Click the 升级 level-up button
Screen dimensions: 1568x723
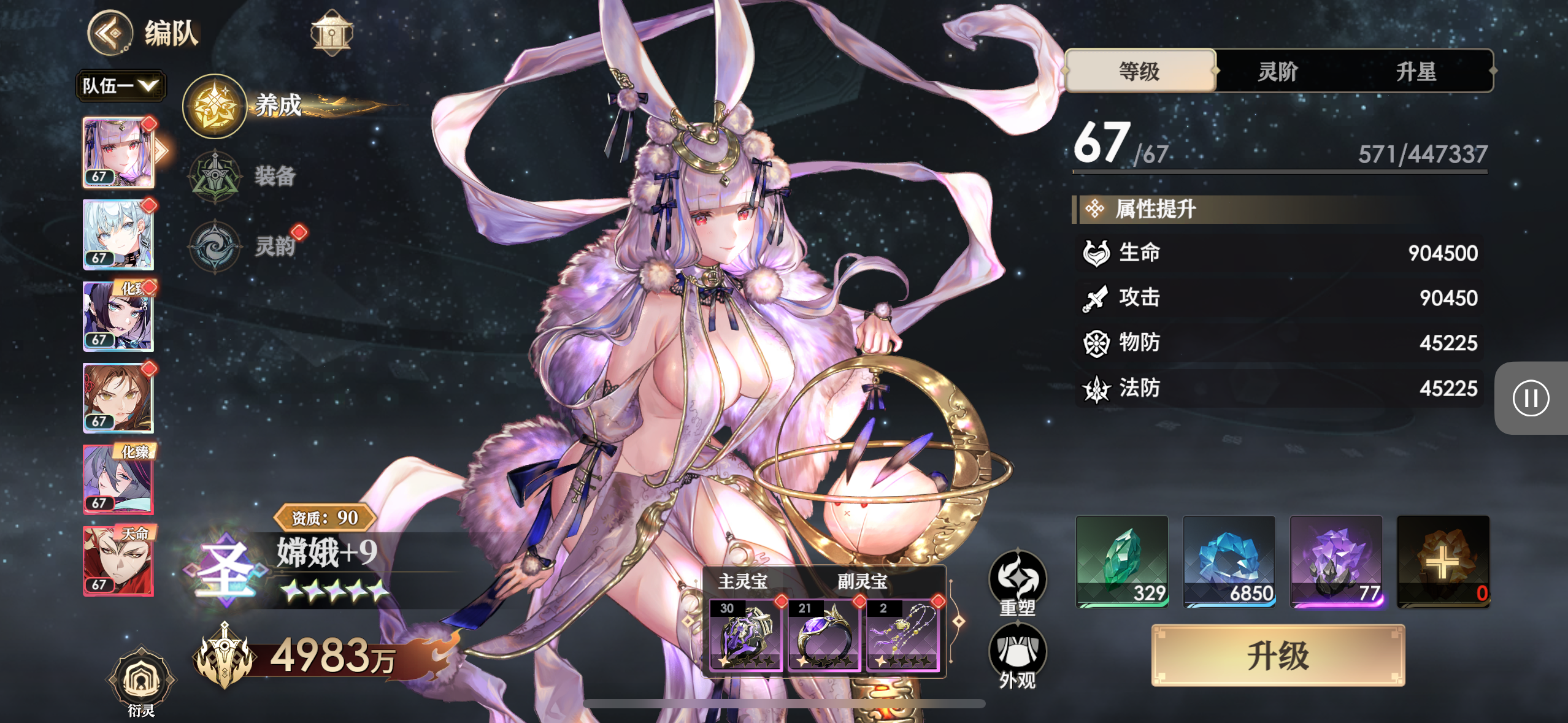(1278, 655)
